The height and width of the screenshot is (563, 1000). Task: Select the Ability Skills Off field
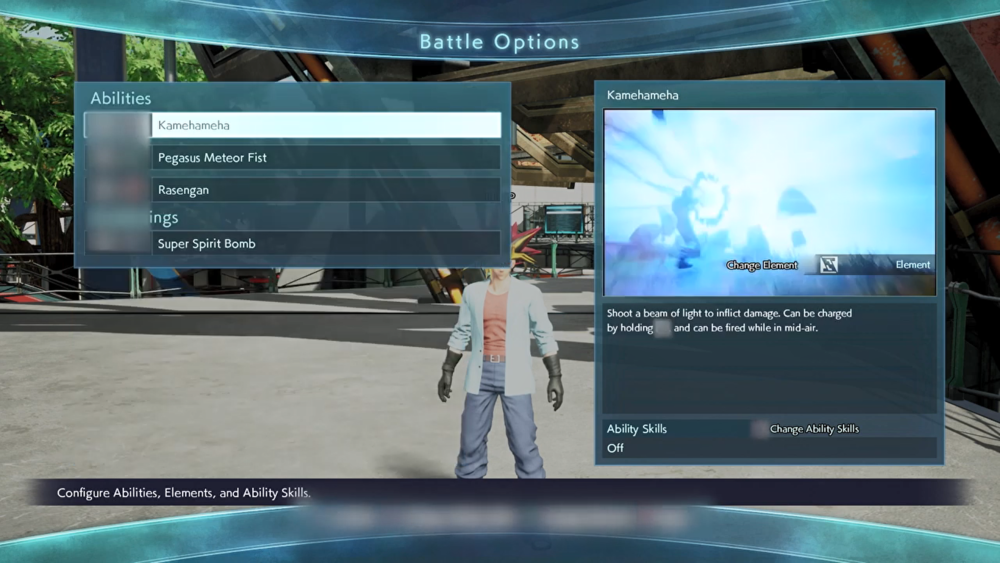[769, 448]
